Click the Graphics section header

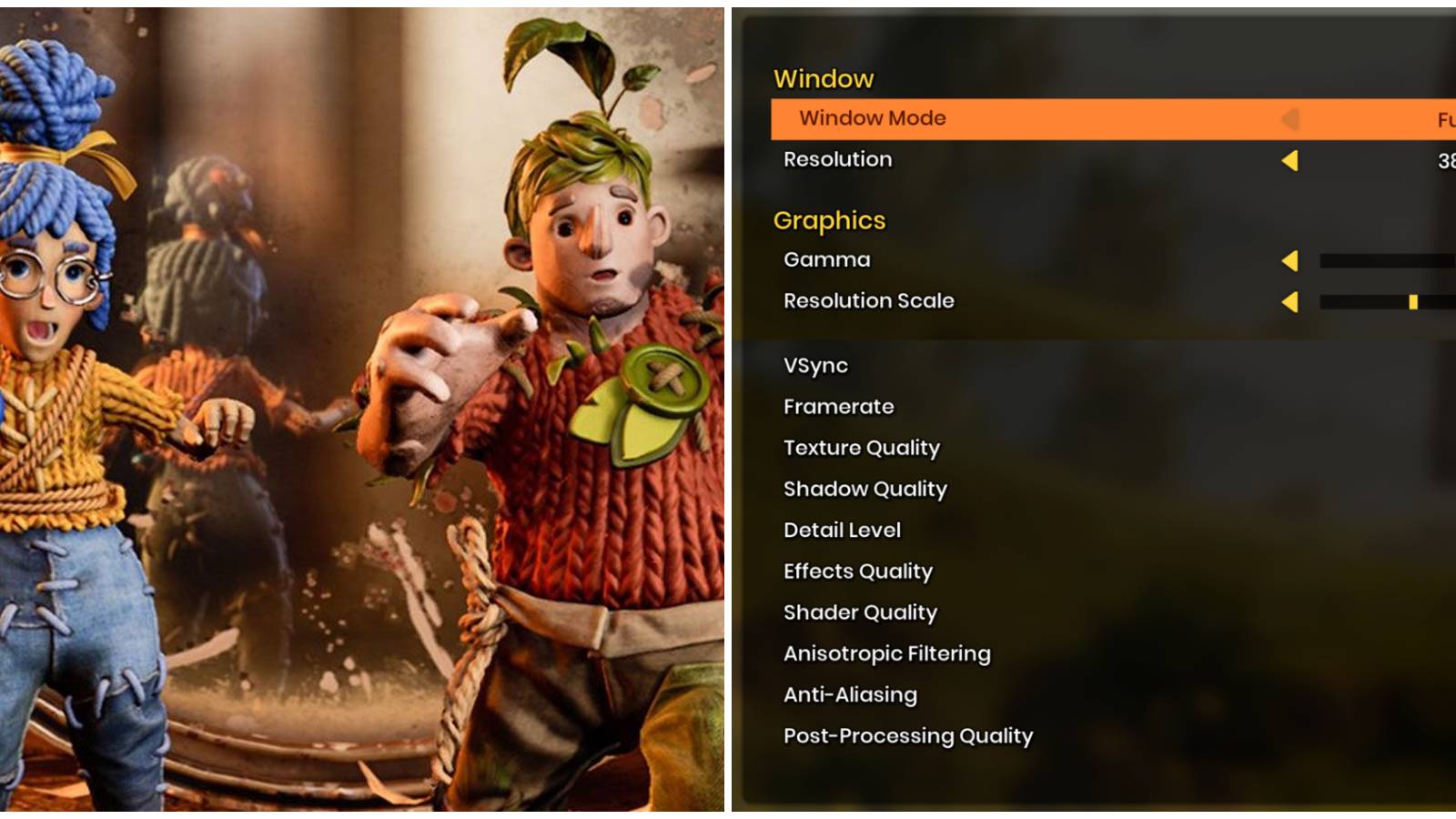point(829,219)
